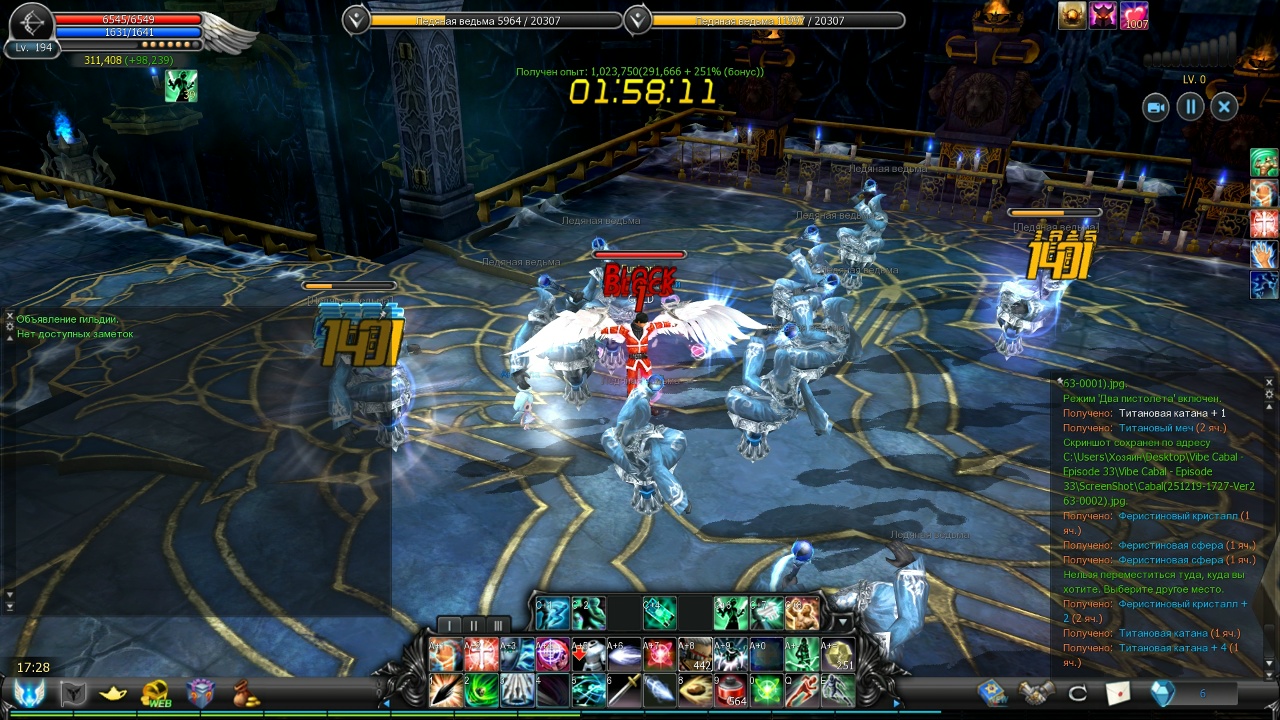Open the WEB treasure chest shop
This screenshot has width=1280, height=720.
pyautogui.click(x=155, y=693)
